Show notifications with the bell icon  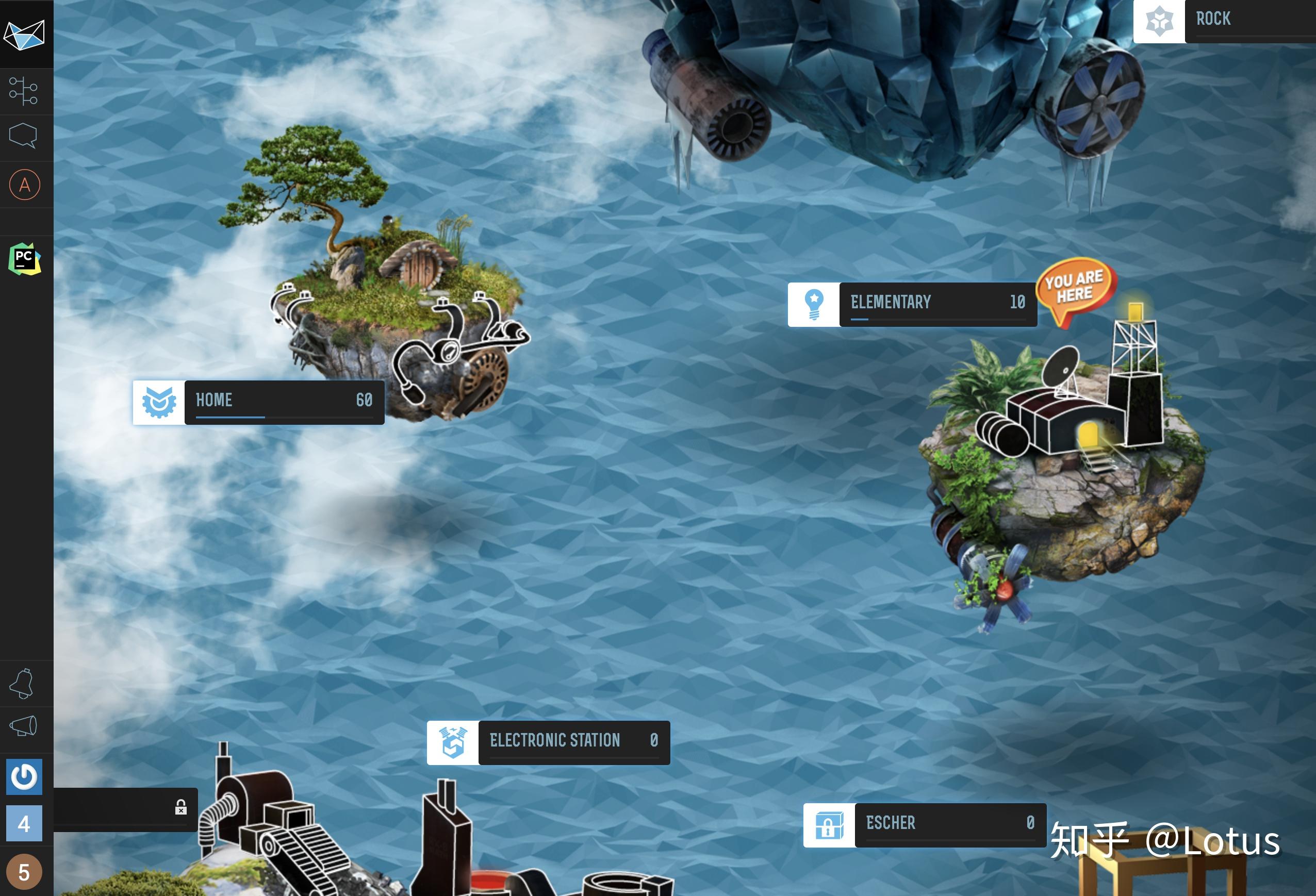(23, 684)
